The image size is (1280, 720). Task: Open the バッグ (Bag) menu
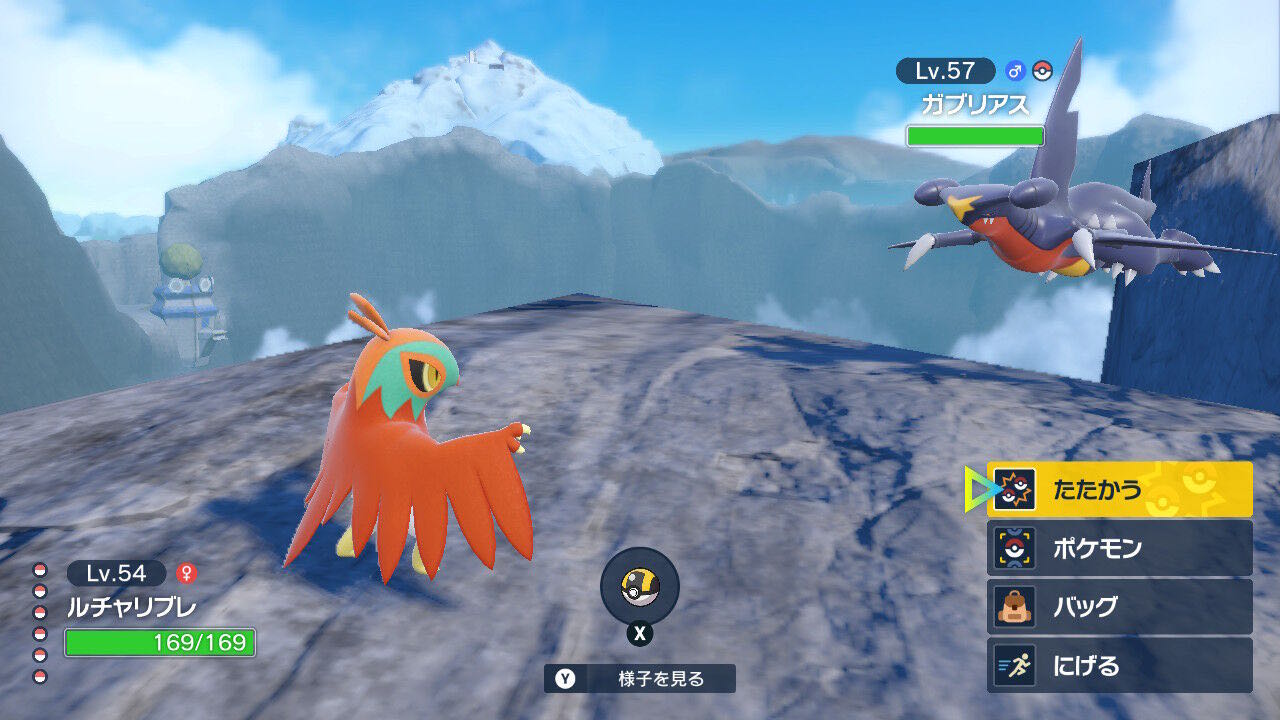tap(1119, 607)
